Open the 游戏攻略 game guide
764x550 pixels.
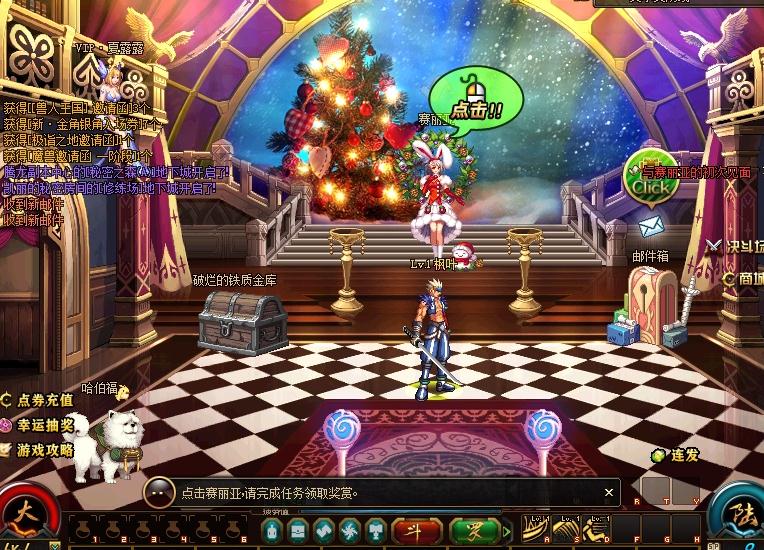pos(38,450)
